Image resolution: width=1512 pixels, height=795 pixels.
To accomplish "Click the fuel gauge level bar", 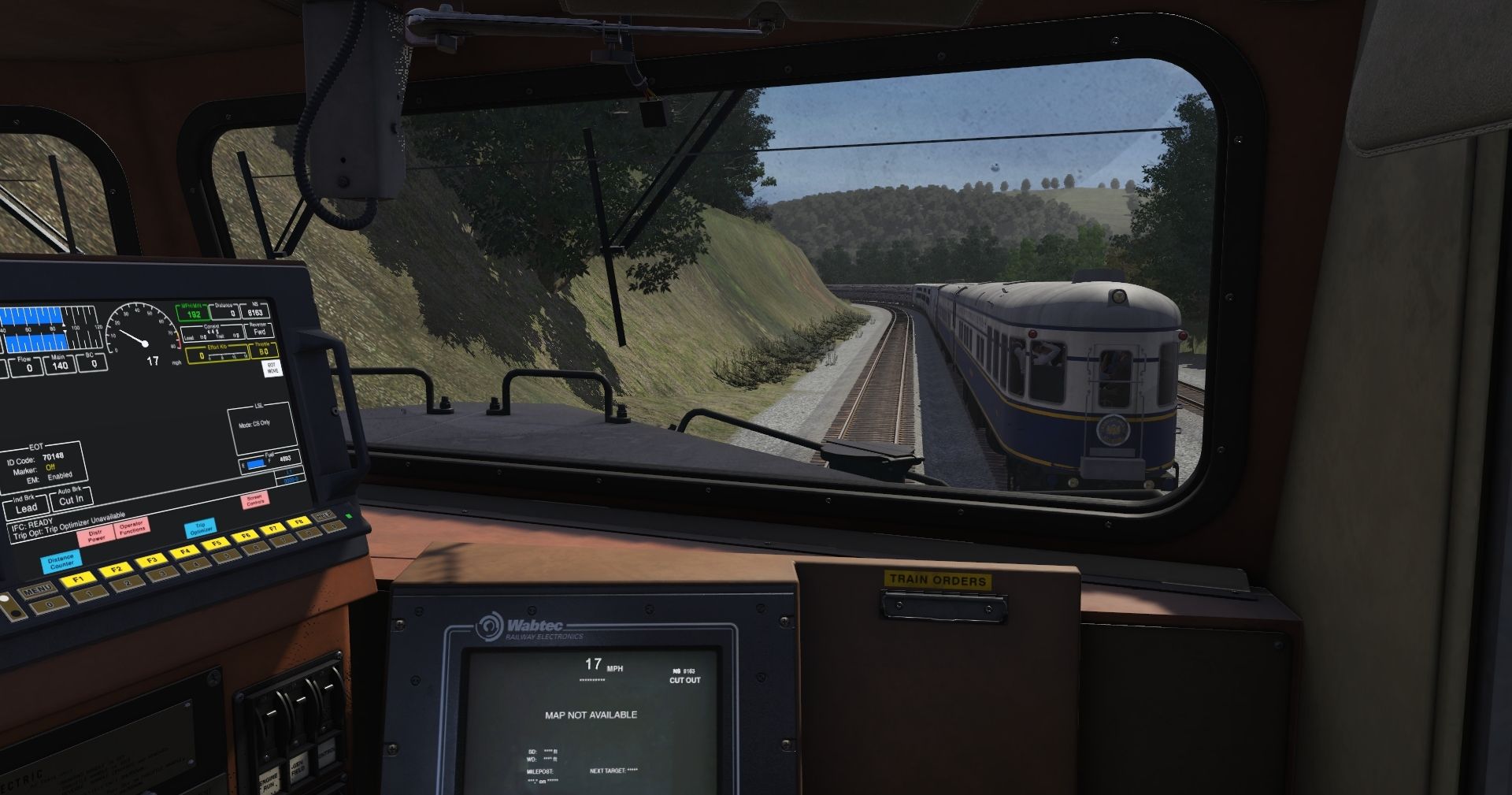I will pos(255,463).
